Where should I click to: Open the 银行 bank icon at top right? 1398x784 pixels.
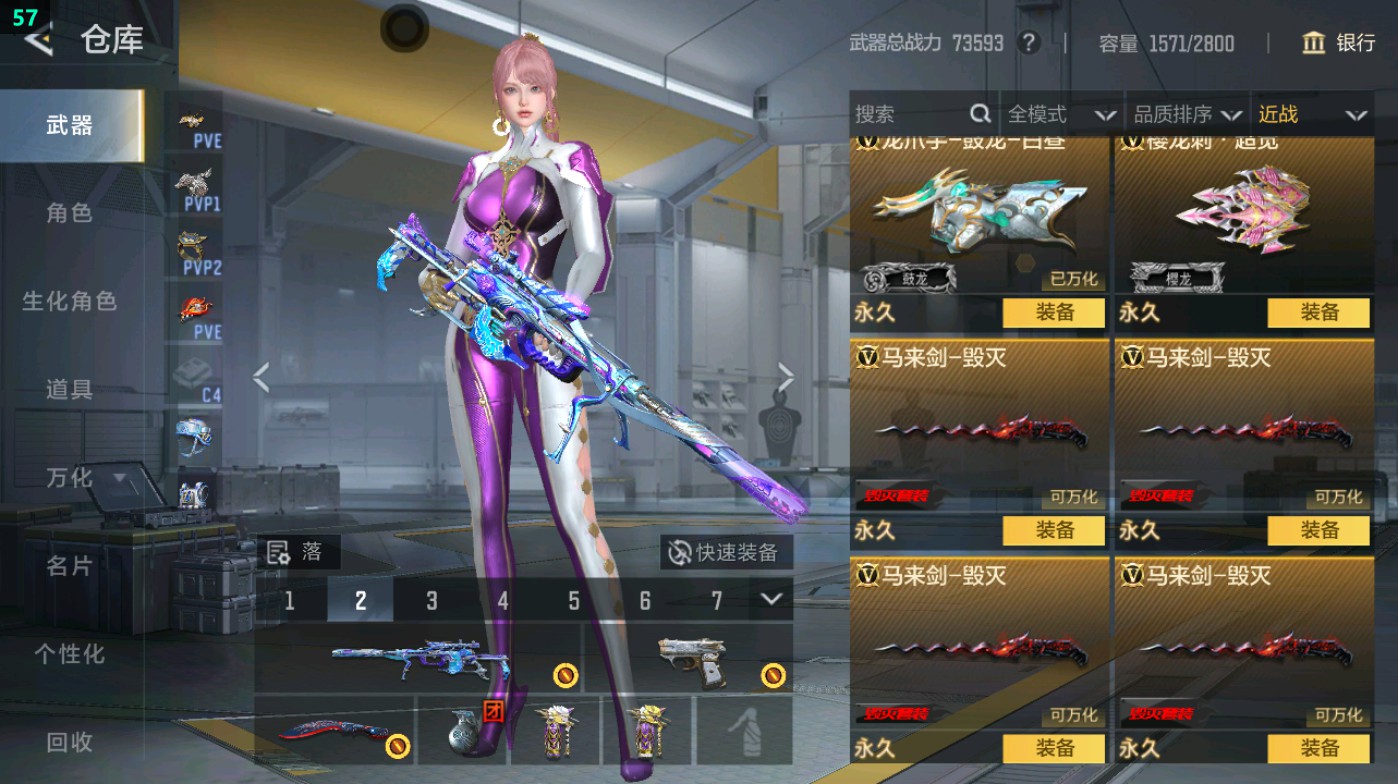[1315, 43]
